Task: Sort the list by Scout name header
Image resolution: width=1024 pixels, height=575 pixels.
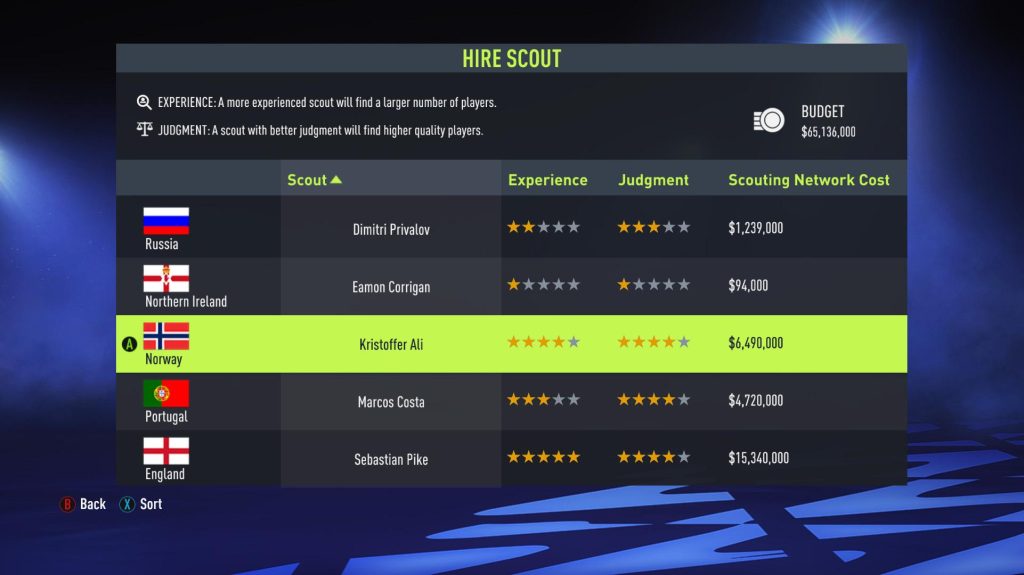Action: 314,180
